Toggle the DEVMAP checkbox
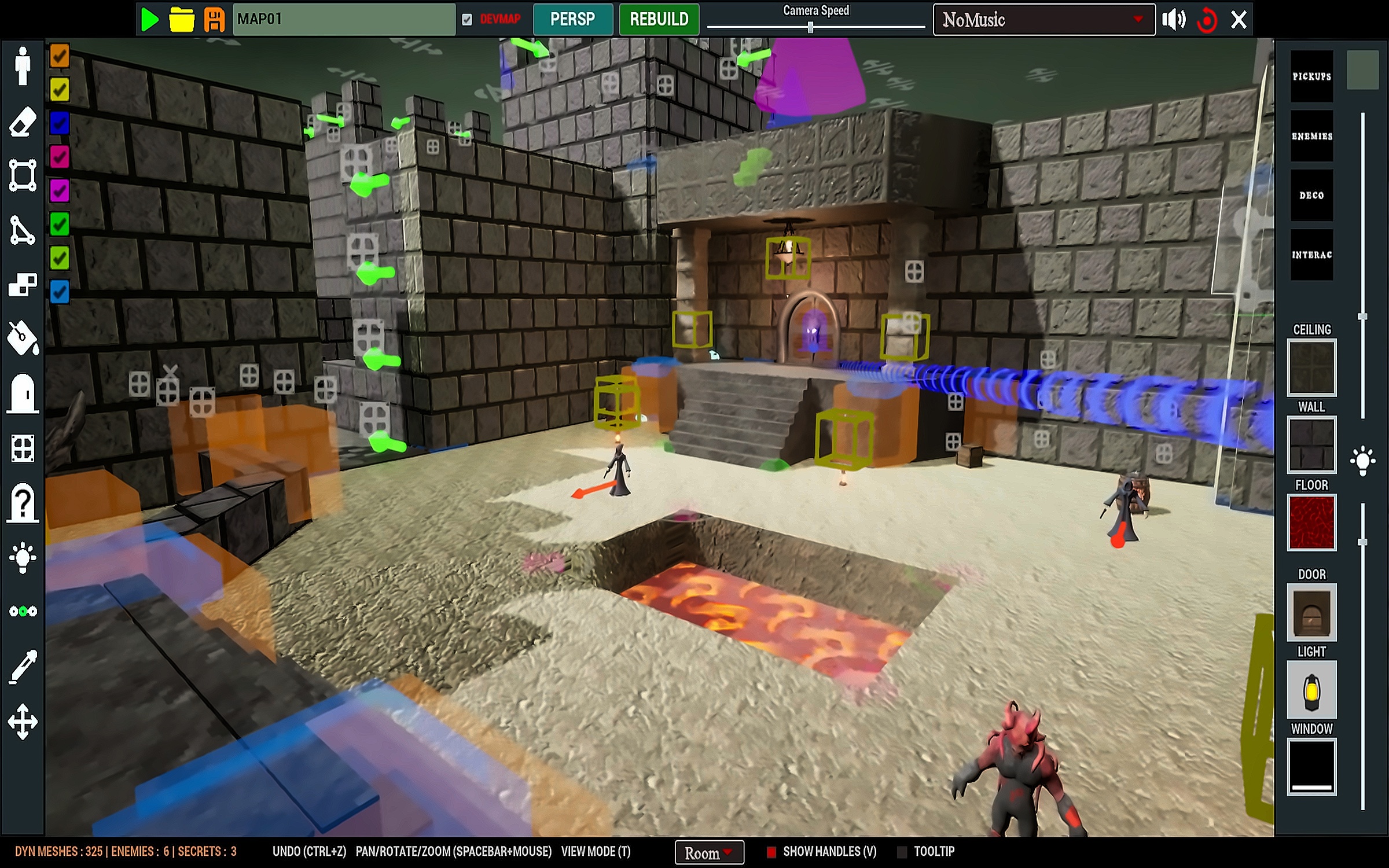 pos(467,20)
